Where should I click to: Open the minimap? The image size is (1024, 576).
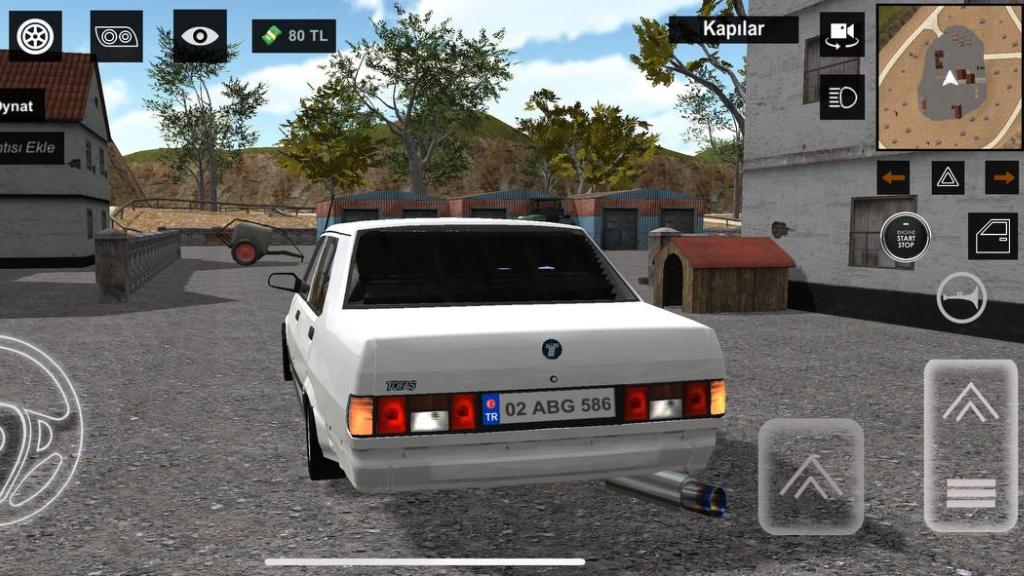[947, 77]
